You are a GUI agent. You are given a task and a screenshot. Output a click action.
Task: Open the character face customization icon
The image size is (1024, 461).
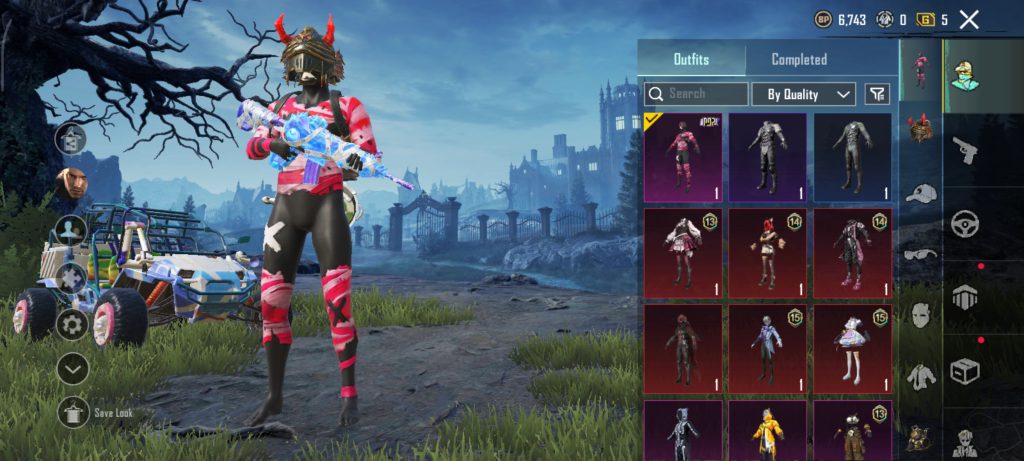click(x=70, y=183)
